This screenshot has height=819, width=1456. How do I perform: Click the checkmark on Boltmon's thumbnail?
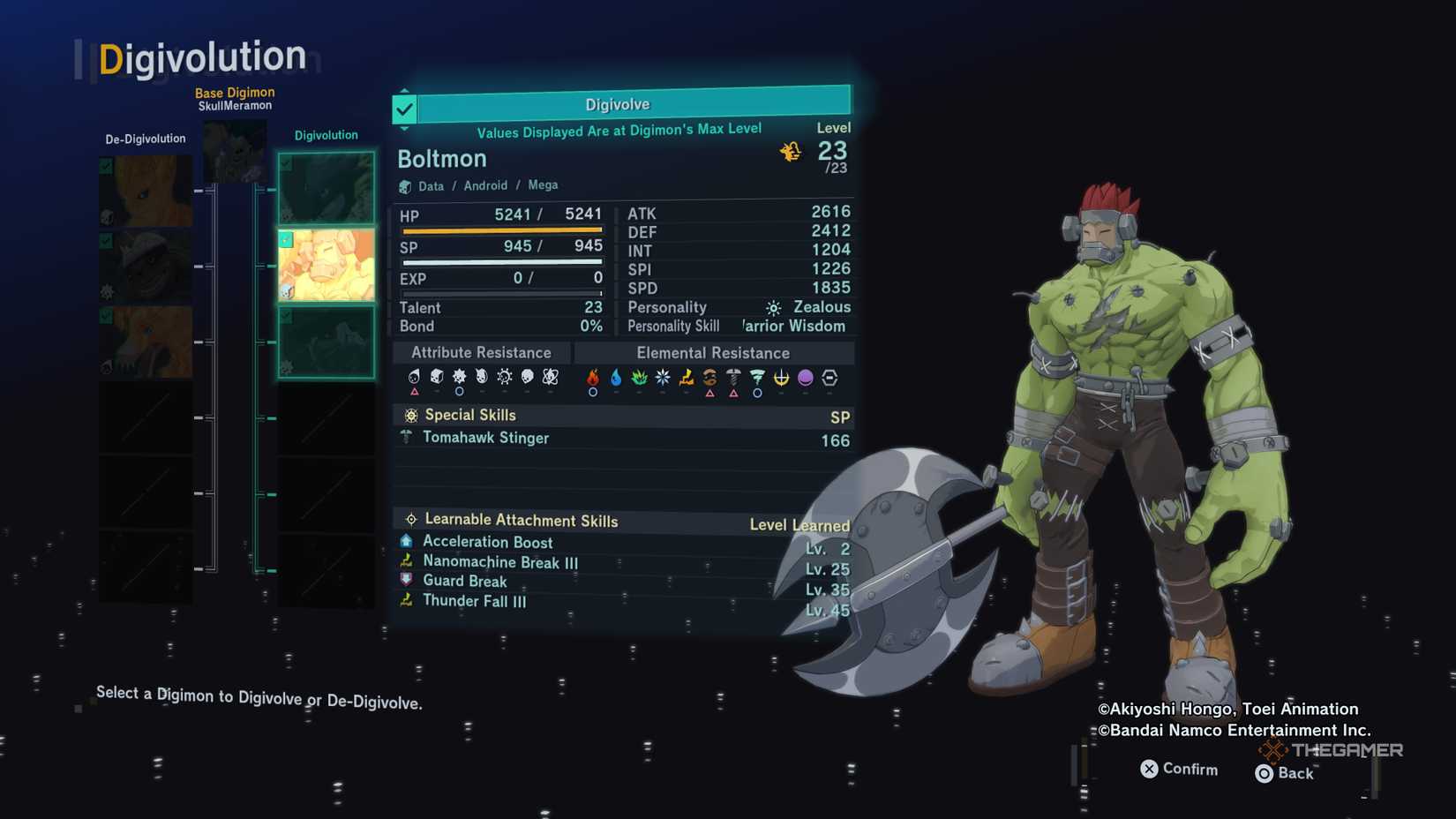[x=285, y=239]
